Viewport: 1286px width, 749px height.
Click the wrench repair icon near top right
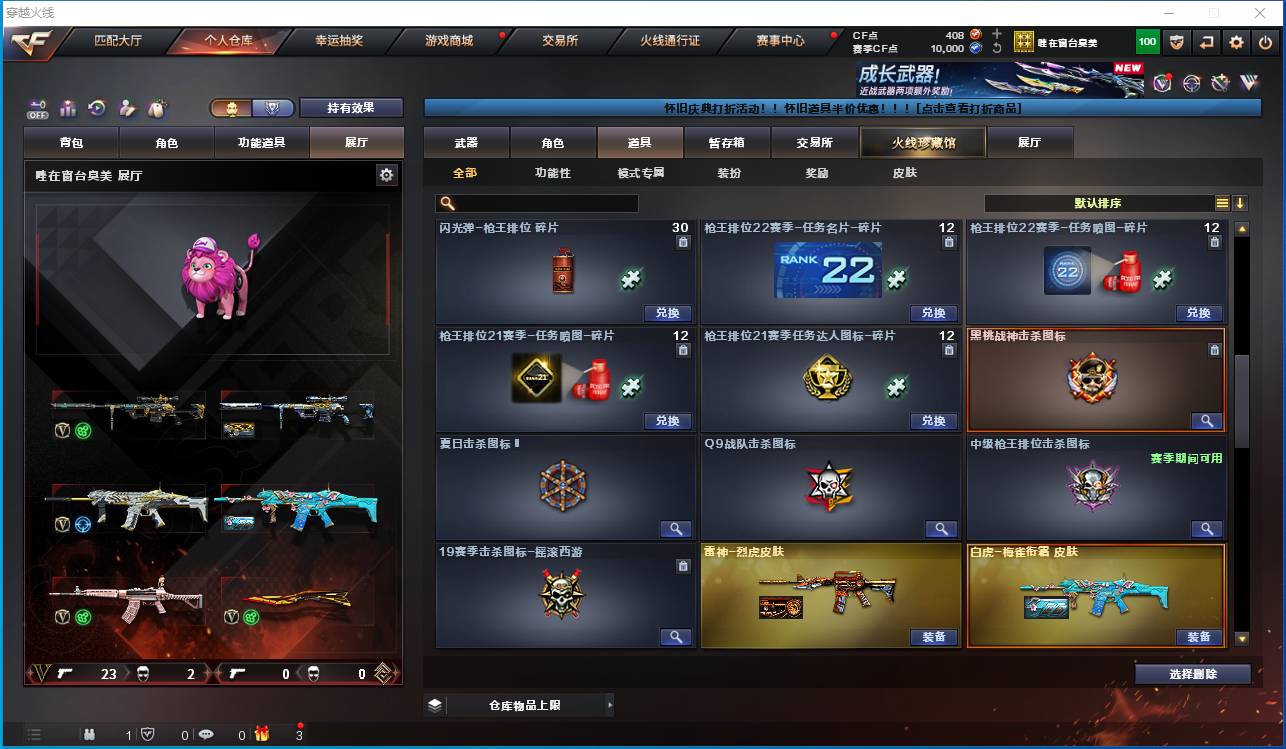click(1218, 83)
